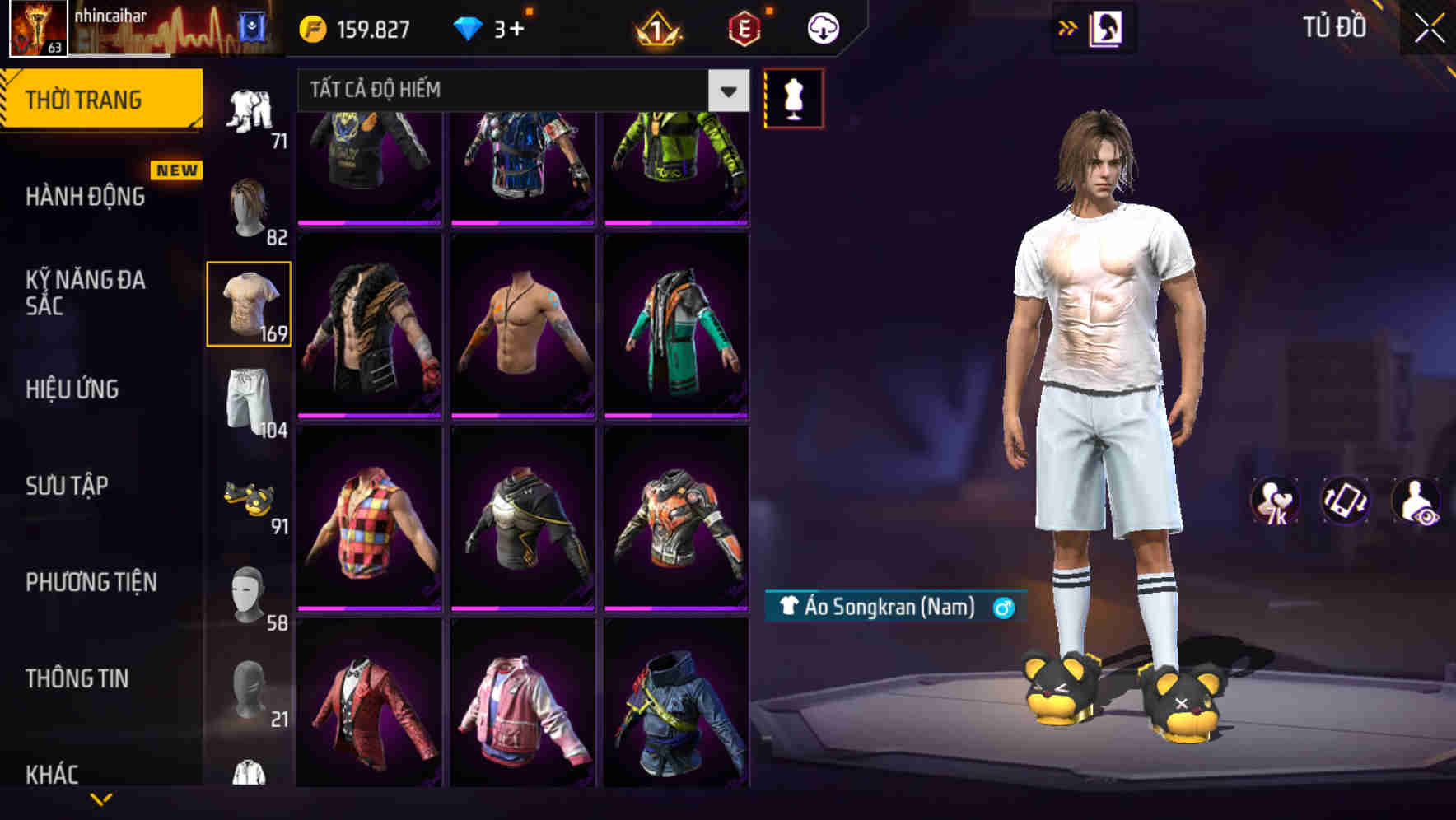The width and height of the screenshot is (1456, 820).
Task: Open the THÔNG TIN section
Action: (x=77, y=678)
